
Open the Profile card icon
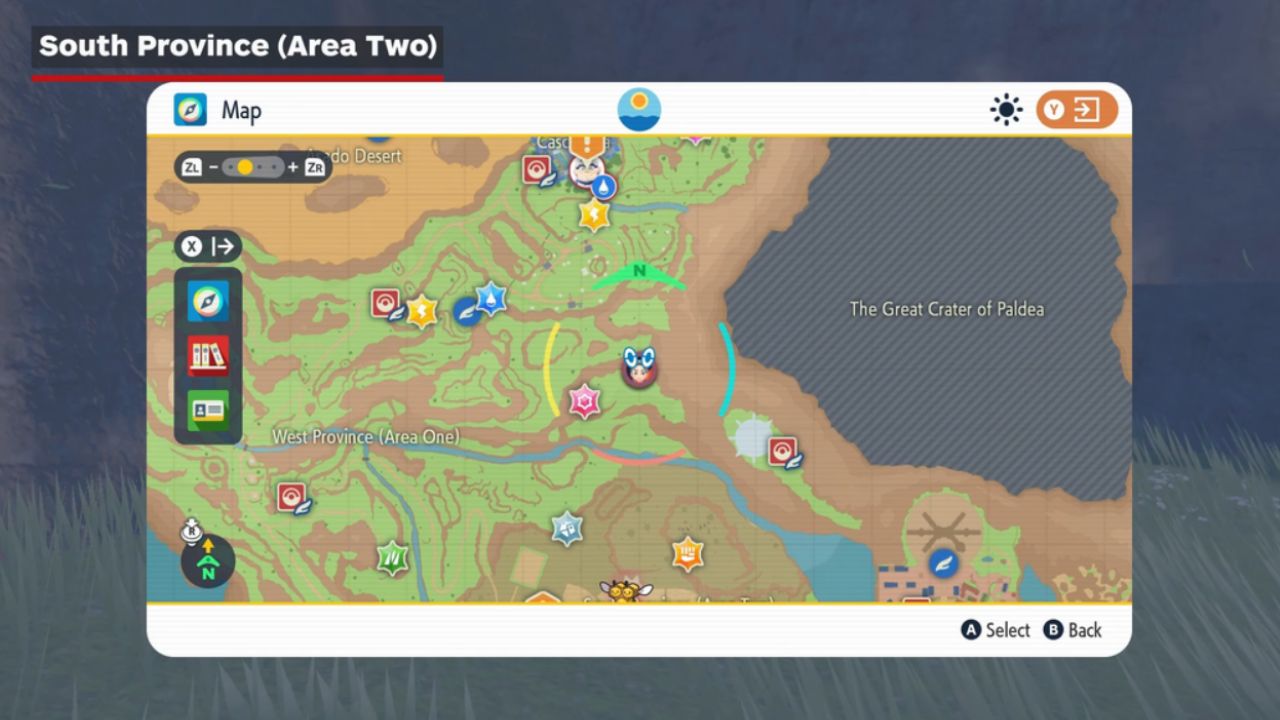[208, 410]
